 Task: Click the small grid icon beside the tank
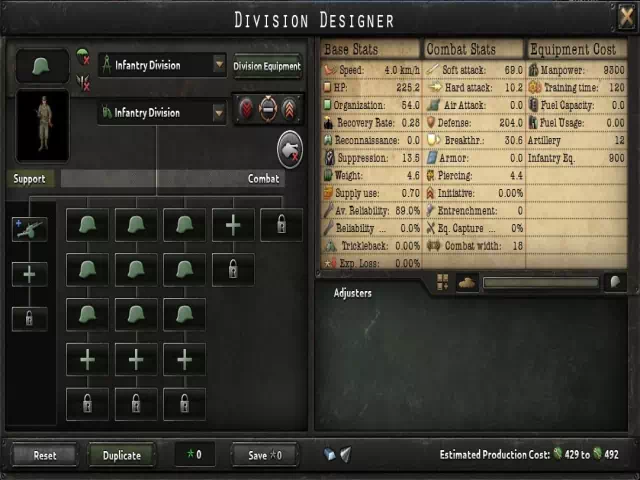[x=443, y=283]
